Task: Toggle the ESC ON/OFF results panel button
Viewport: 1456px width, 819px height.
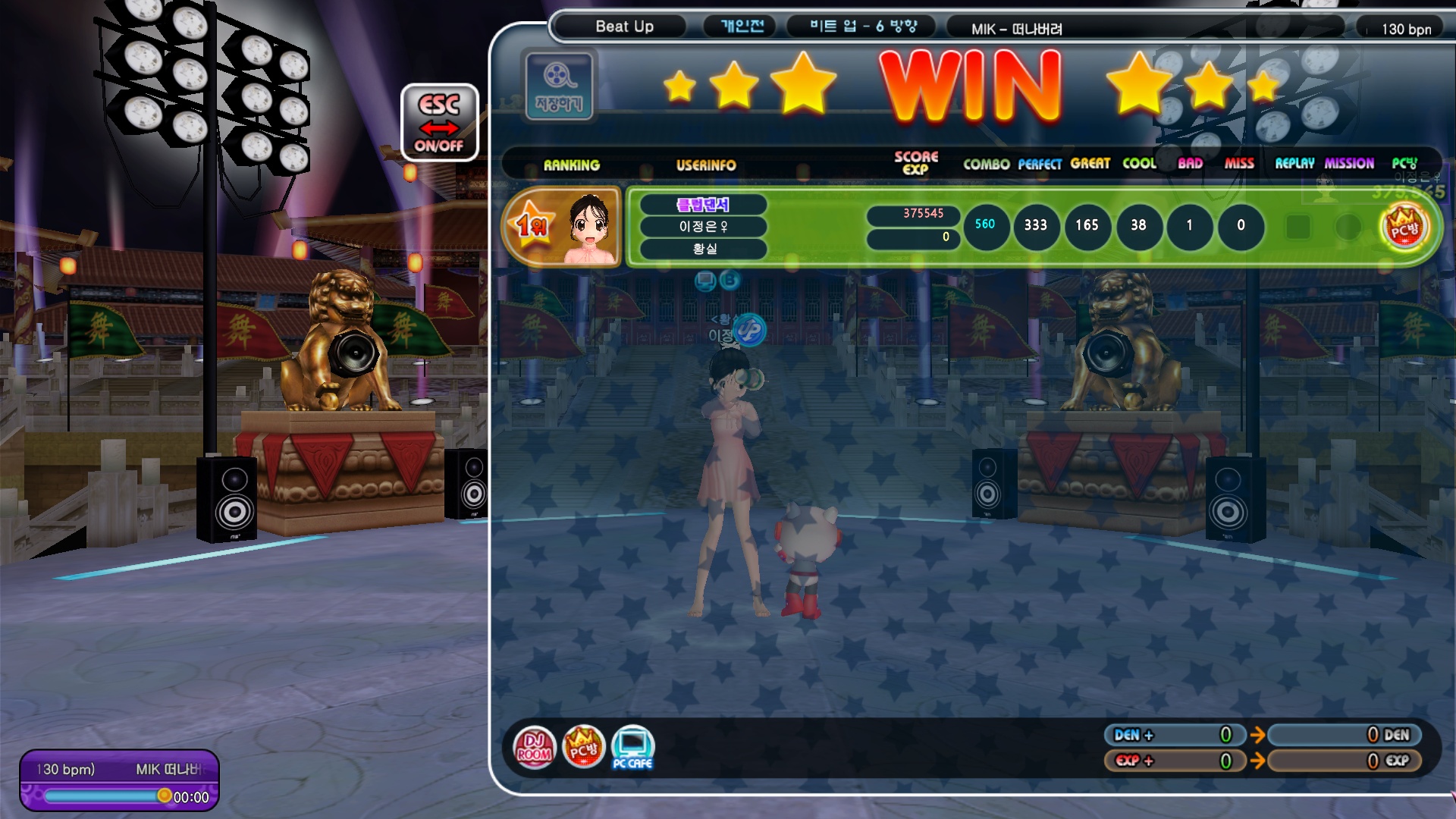Action: coord(439,122)
